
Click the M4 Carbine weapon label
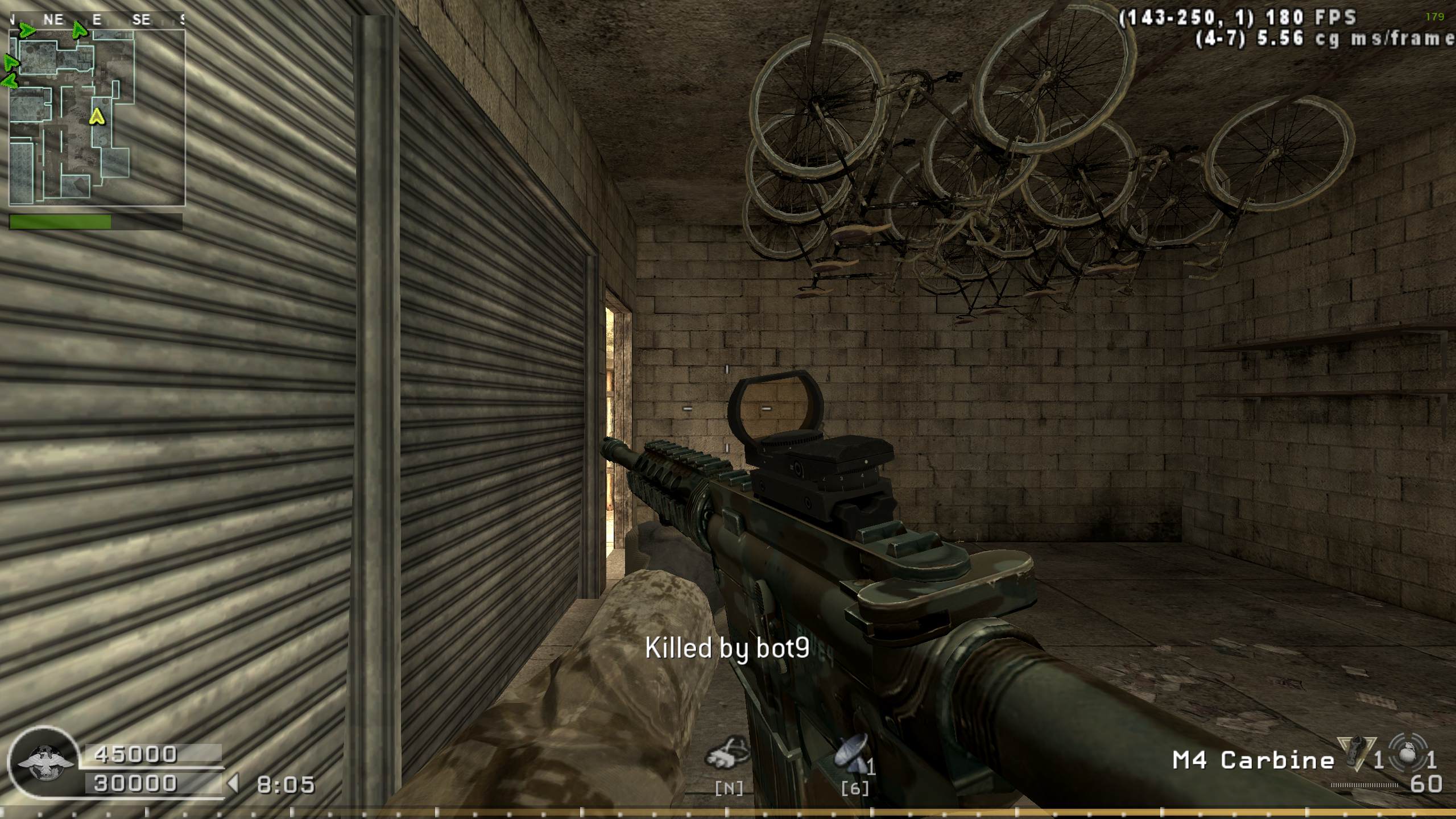[x=1254, y=760]
